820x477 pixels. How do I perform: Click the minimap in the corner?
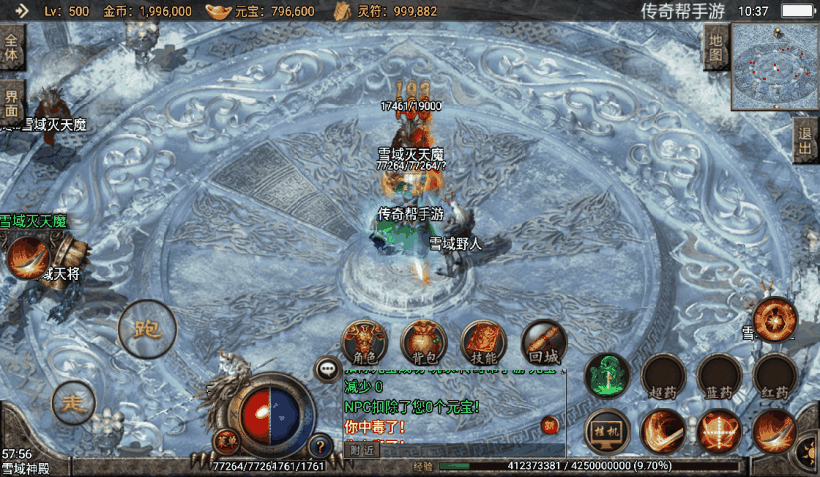click(x=774, y=66)
